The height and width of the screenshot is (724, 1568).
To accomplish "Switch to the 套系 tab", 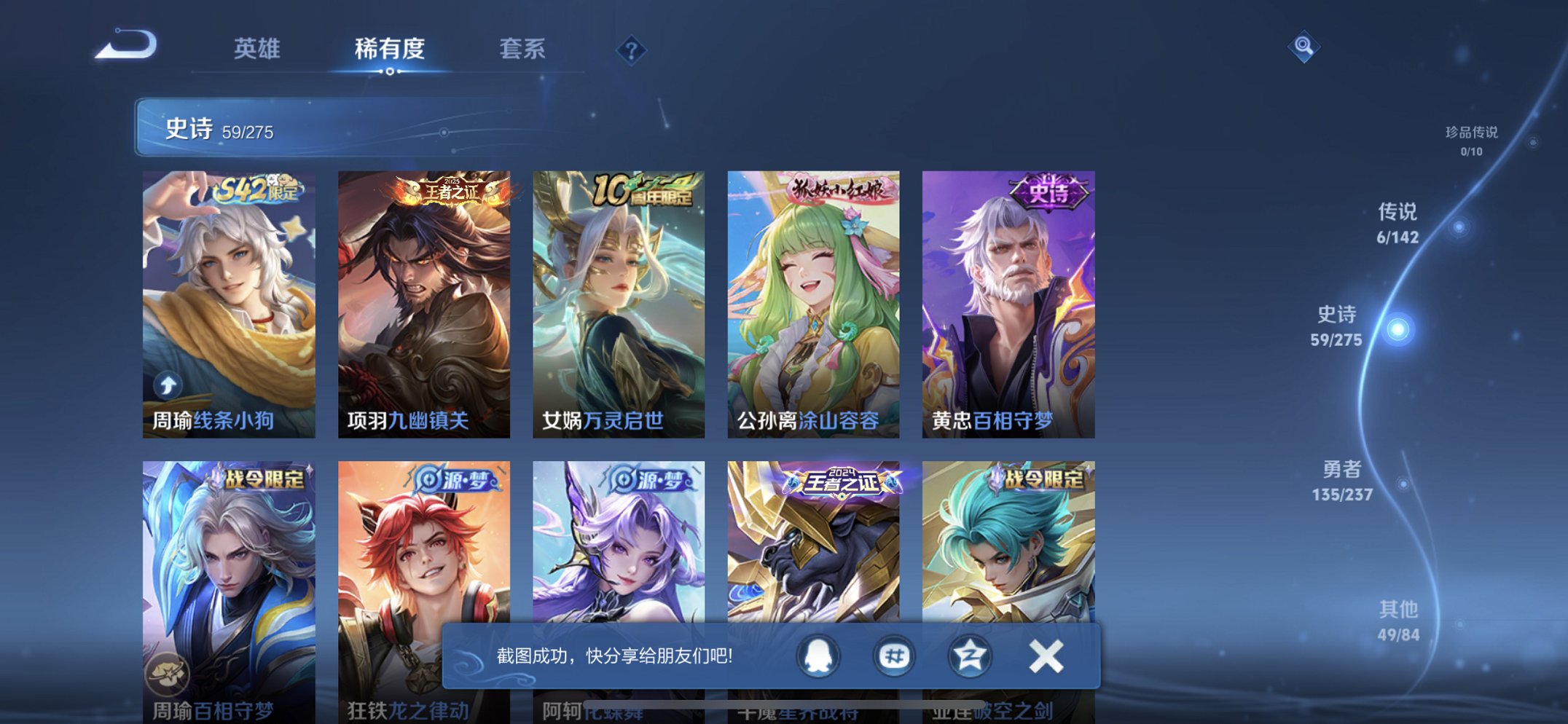I will coord(524,50).
